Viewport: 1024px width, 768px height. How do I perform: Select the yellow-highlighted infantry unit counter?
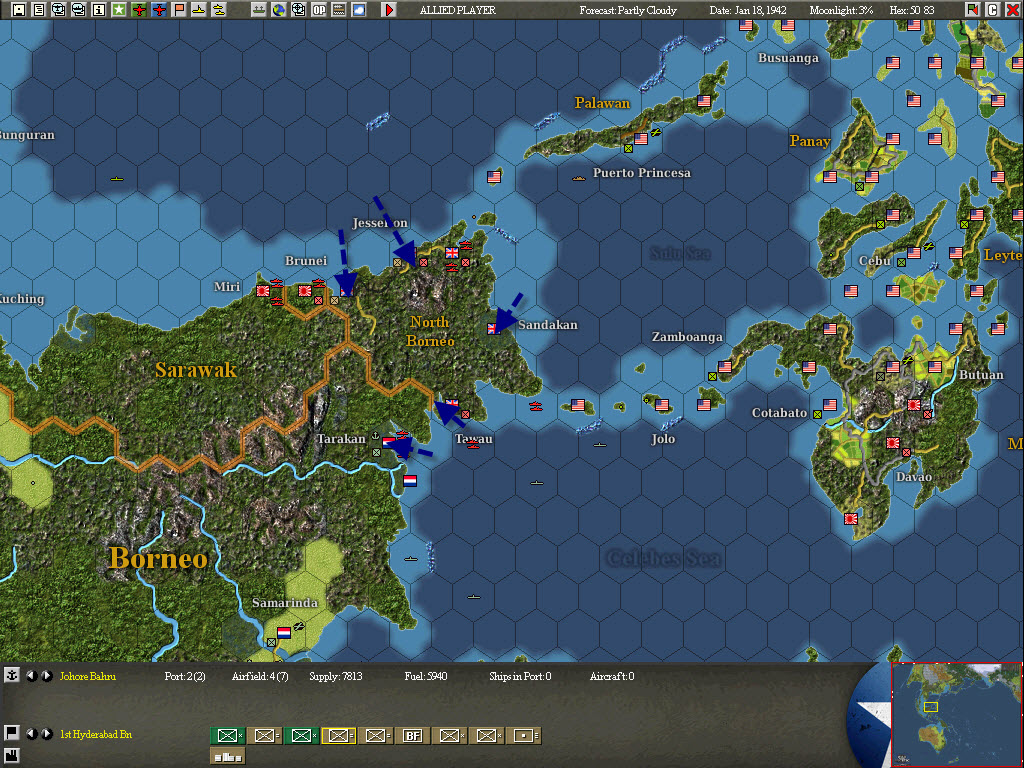click(338, 736)
